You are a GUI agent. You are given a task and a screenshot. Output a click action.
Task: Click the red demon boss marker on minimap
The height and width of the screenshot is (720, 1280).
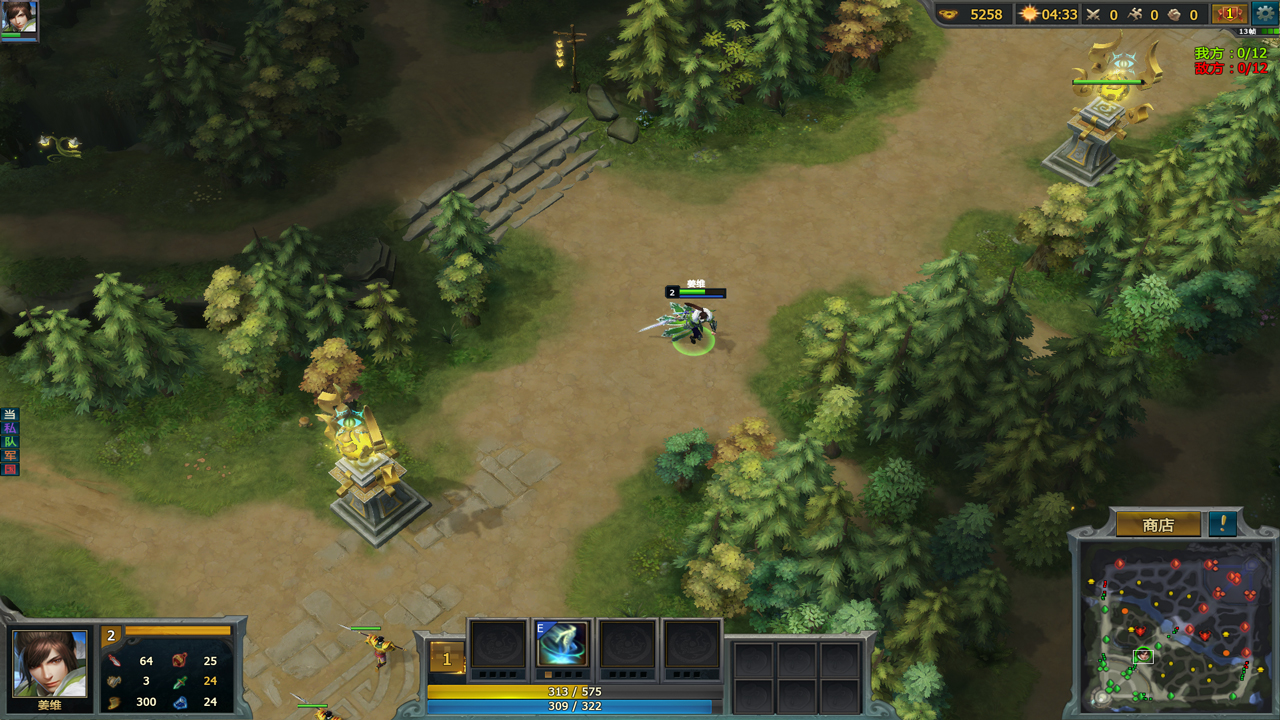click(x=1139, y=631)
